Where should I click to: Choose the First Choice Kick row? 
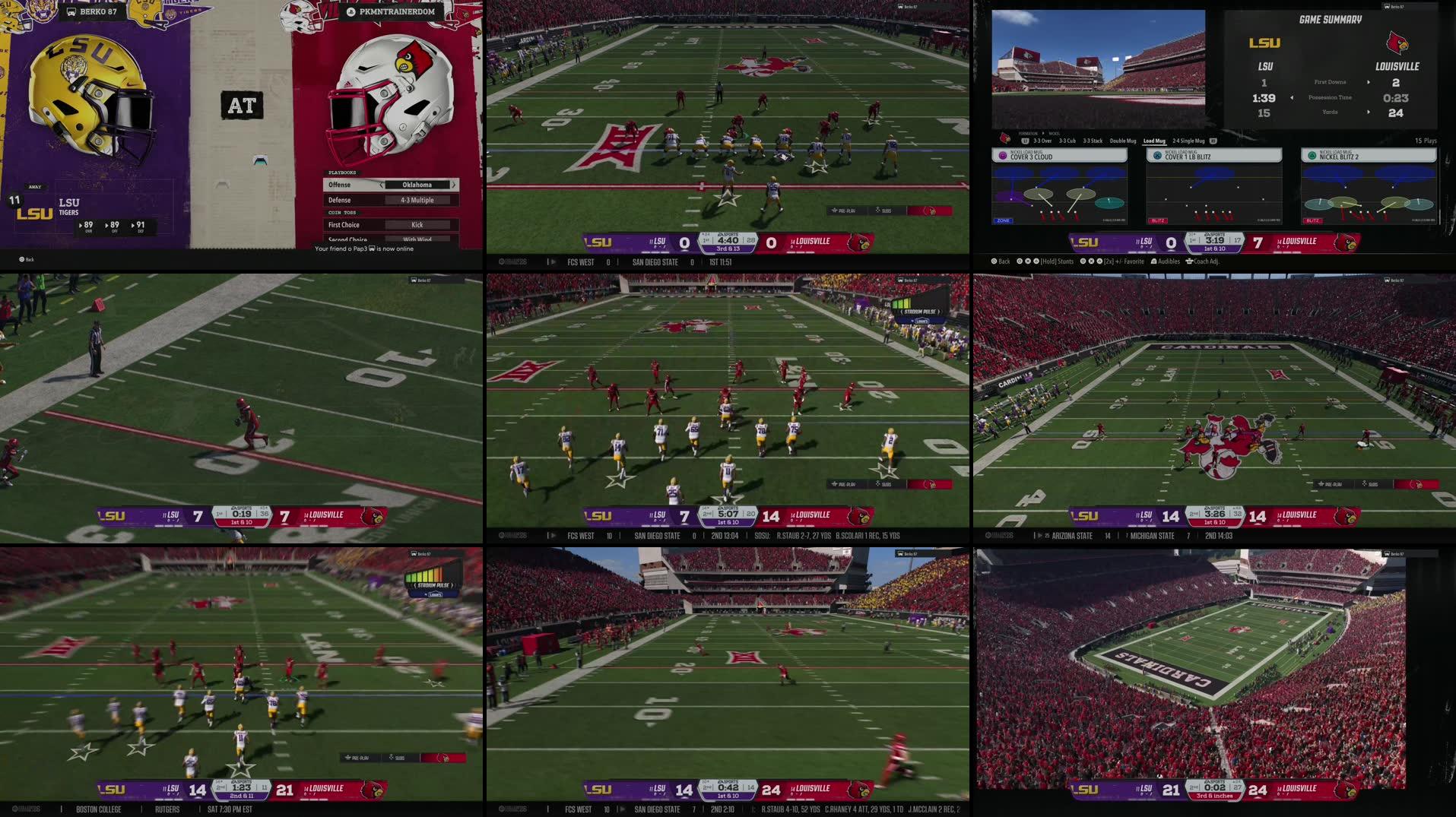(390, 225)
